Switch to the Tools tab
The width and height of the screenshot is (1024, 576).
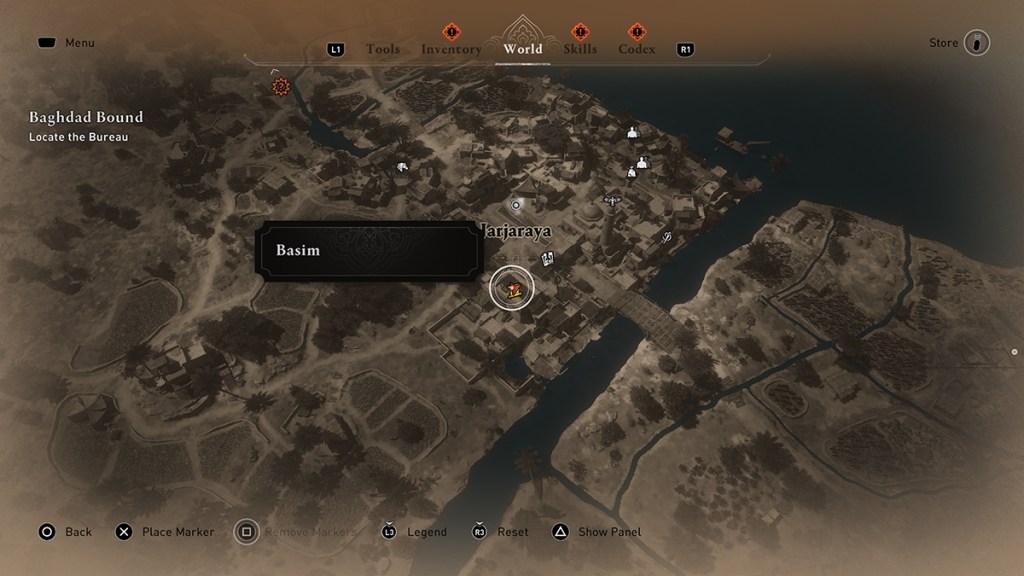[x=382, y=49]
